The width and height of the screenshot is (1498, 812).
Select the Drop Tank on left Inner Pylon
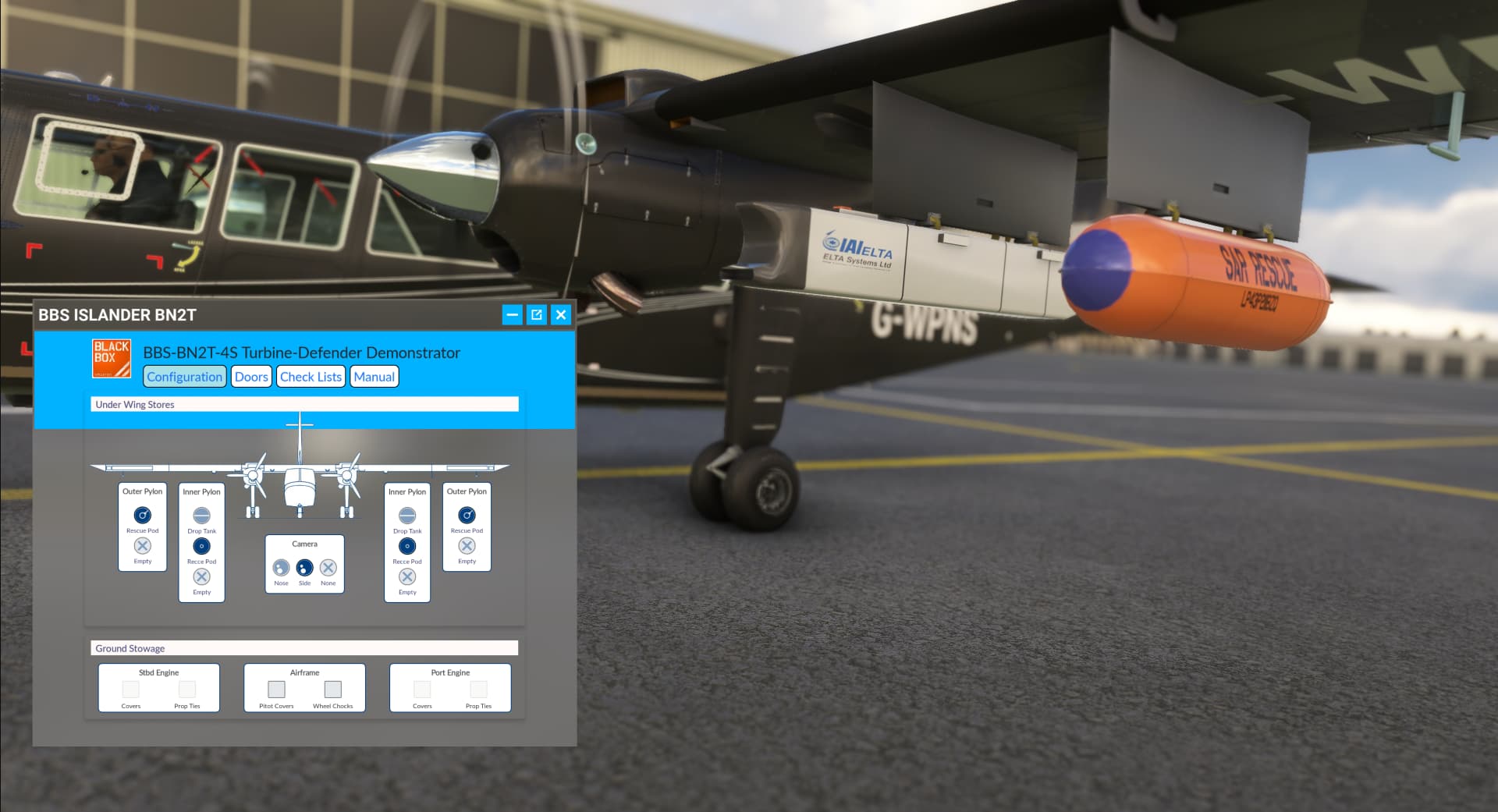click(201, 515)
